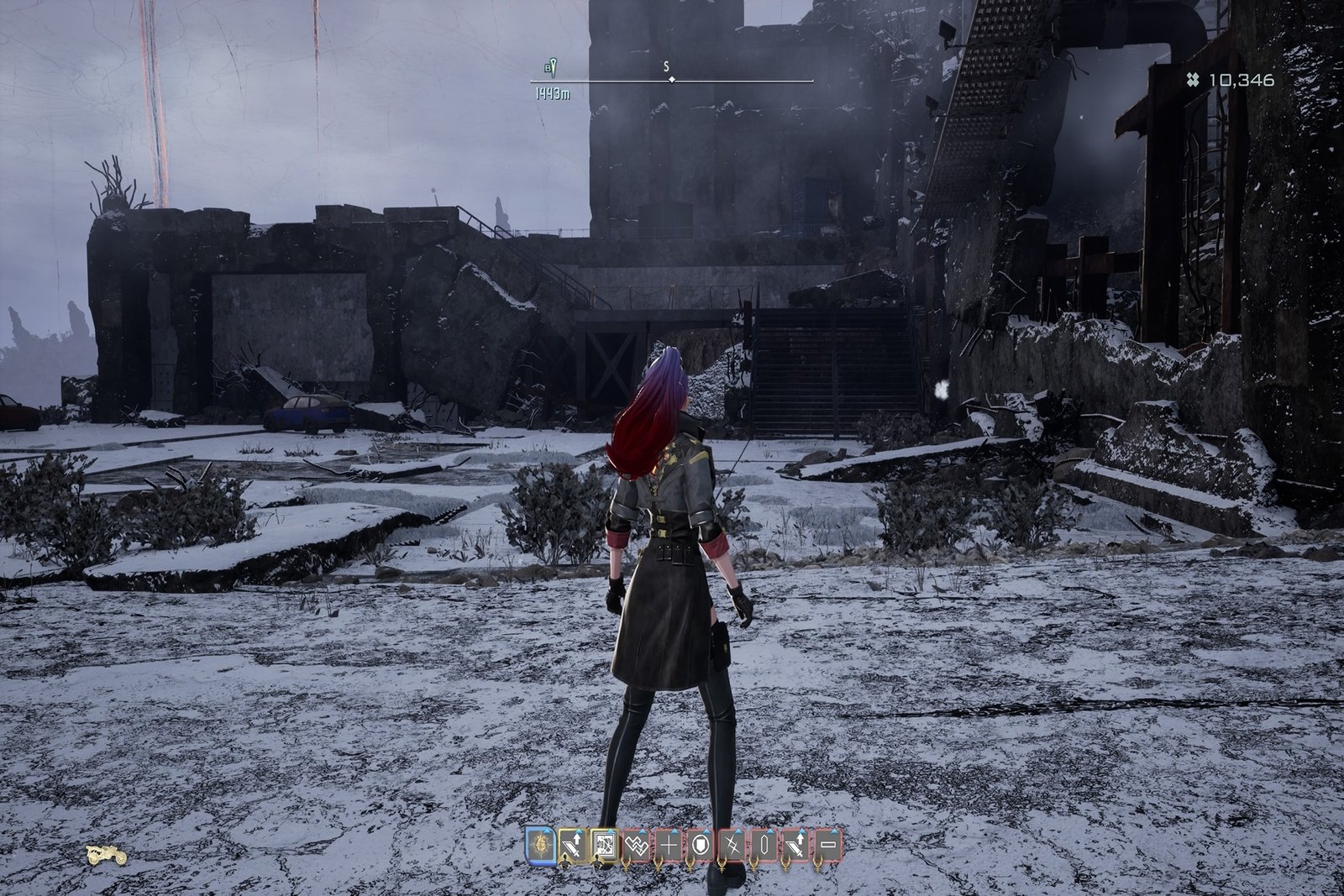This screenshot has height=896, width=1344.
Task: Choose the square maze pattern hotbar slot
Action: point(604,846)
